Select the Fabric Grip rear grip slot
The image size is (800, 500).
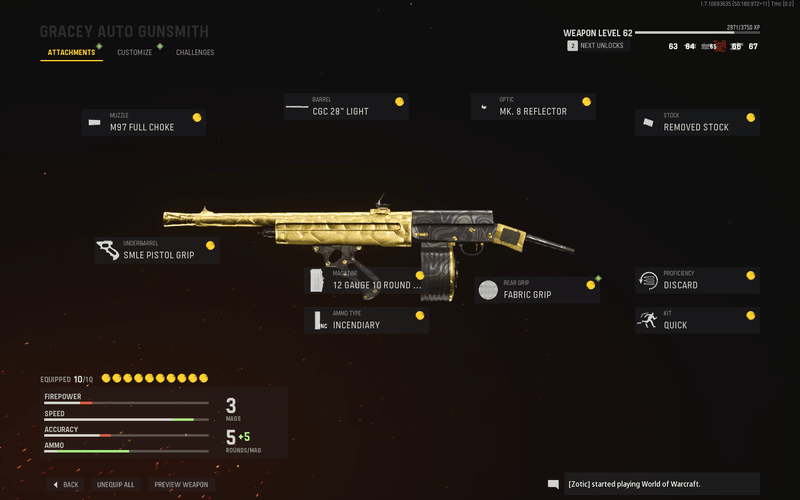coord(537,290)
